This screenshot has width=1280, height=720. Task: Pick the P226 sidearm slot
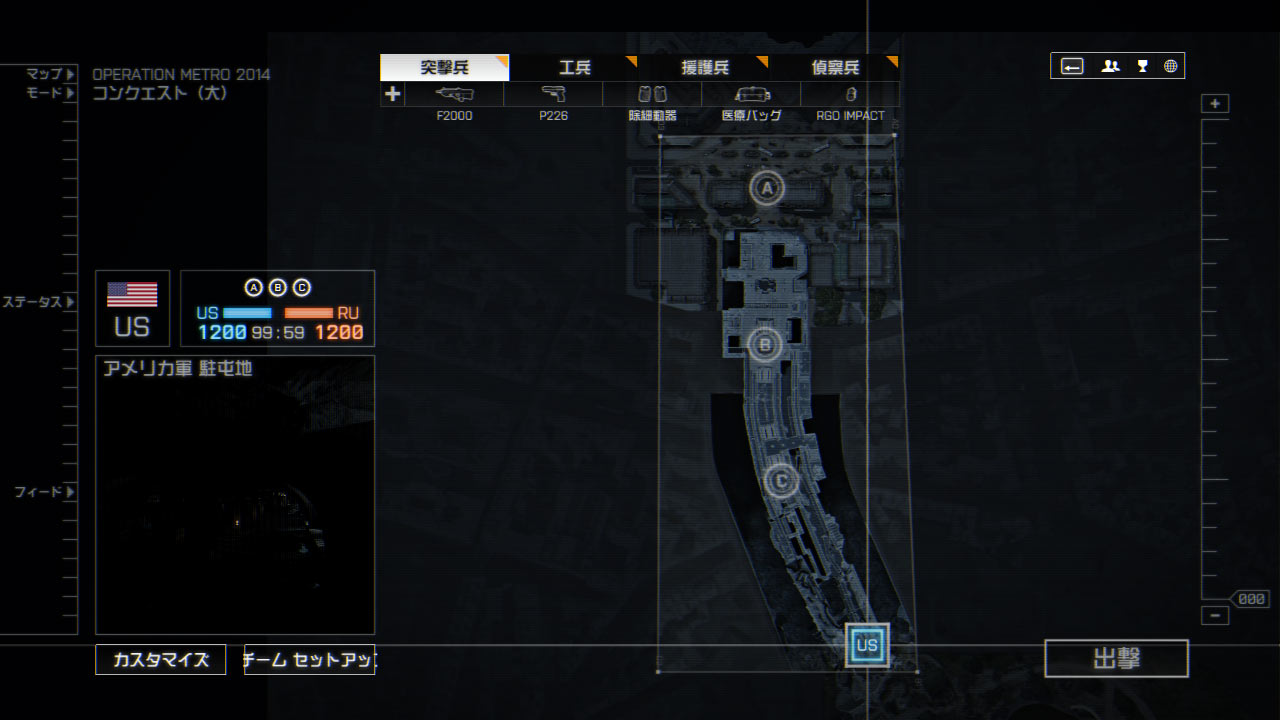(553, 95)
